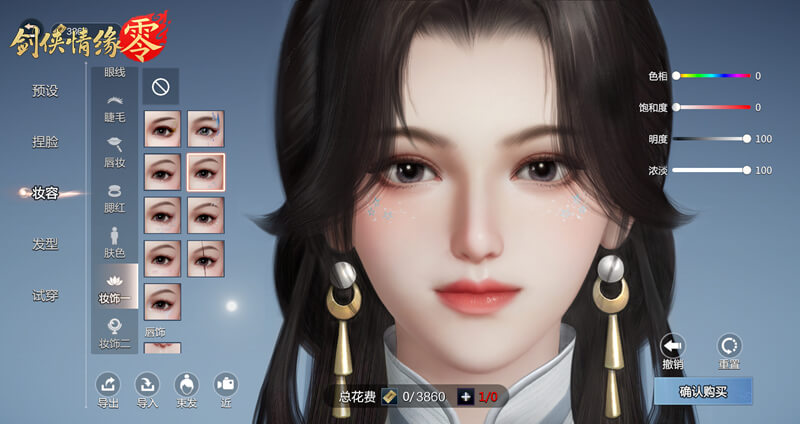The image size is (800, 424).
Task: Choose the 睫毛 eyelash category
Action: pos(115,108)
